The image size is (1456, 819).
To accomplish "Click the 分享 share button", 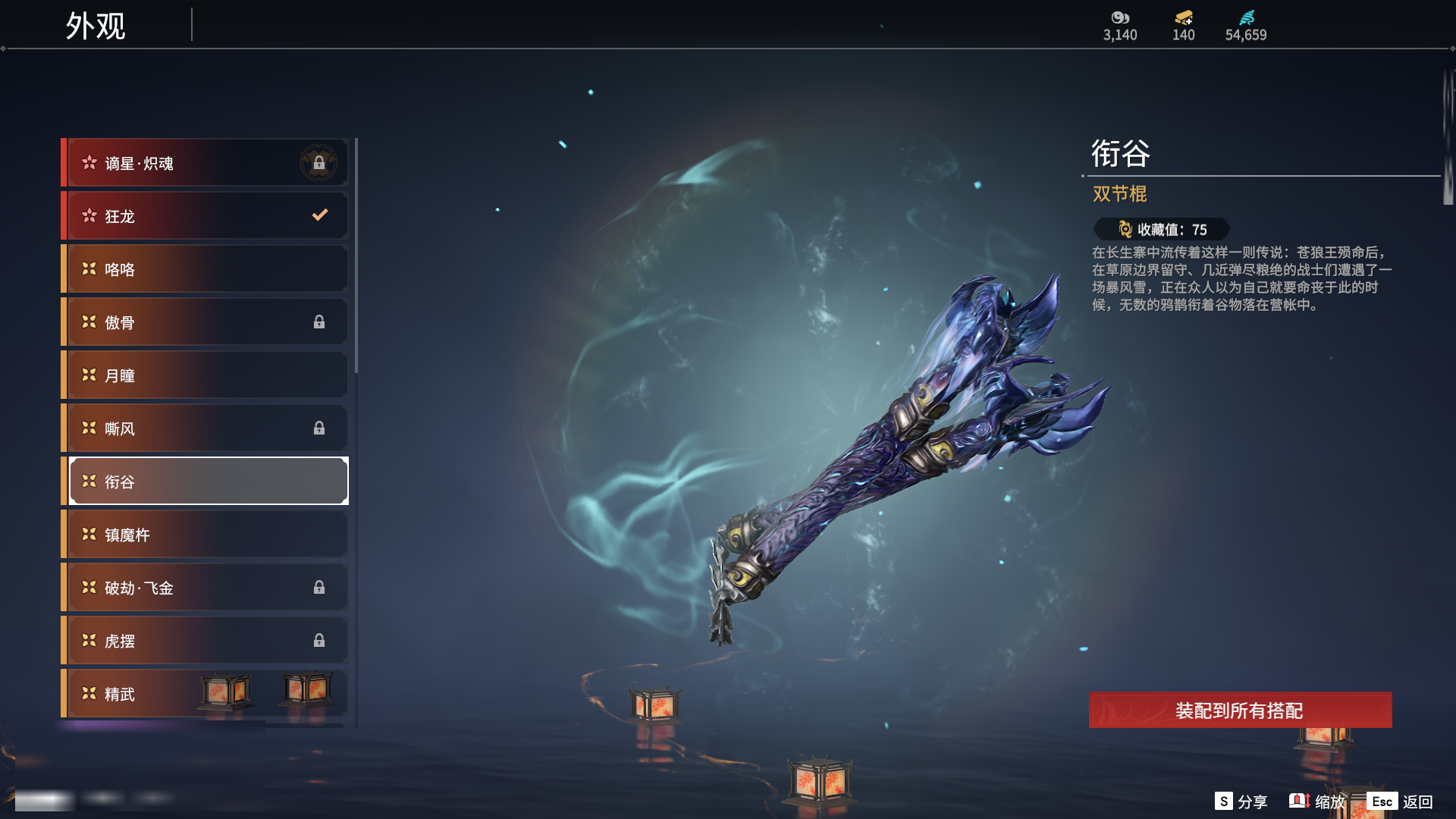I will coord(1241,802).
